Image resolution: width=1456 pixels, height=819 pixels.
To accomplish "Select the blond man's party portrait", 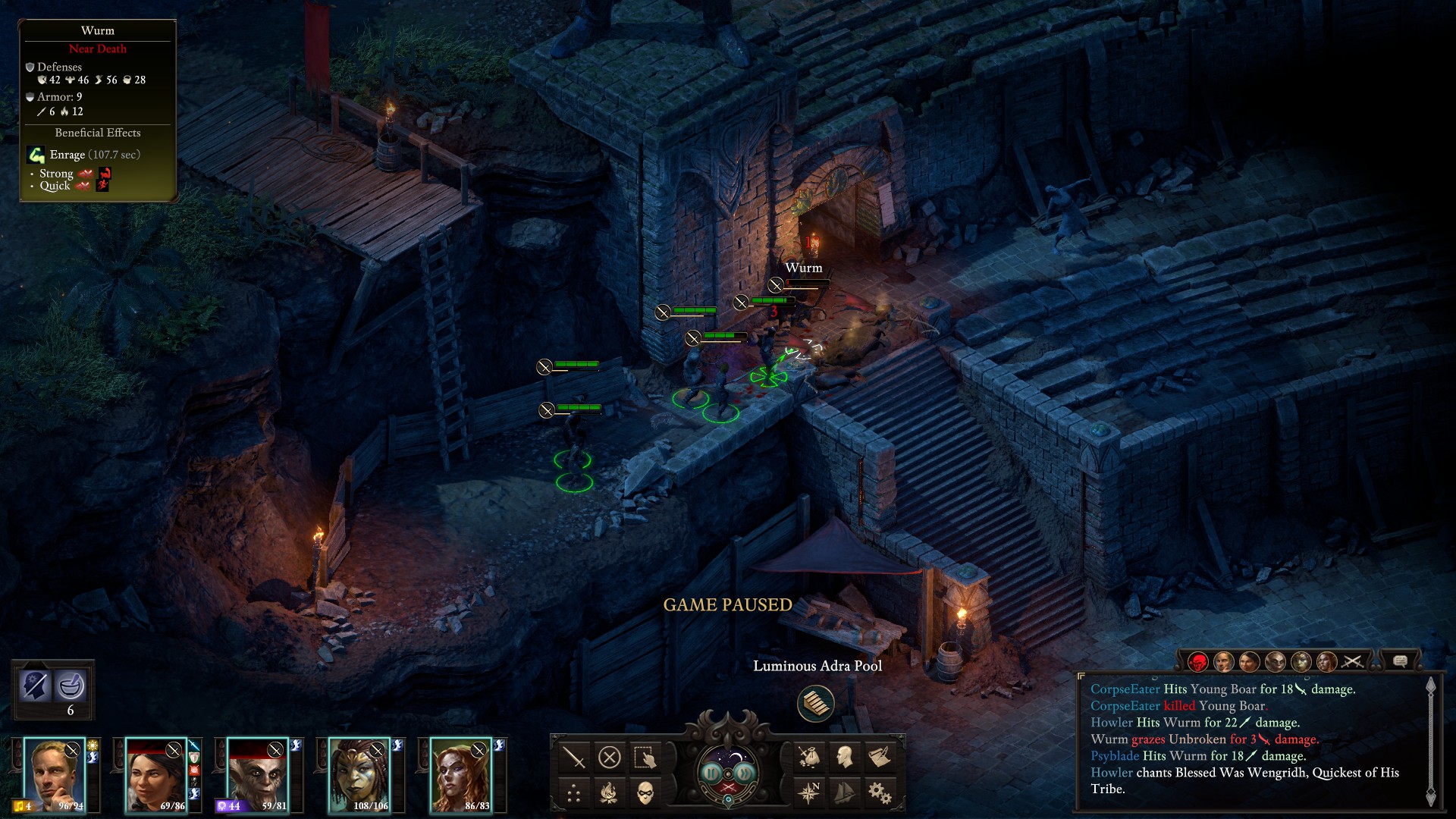I will pos(53,775).
